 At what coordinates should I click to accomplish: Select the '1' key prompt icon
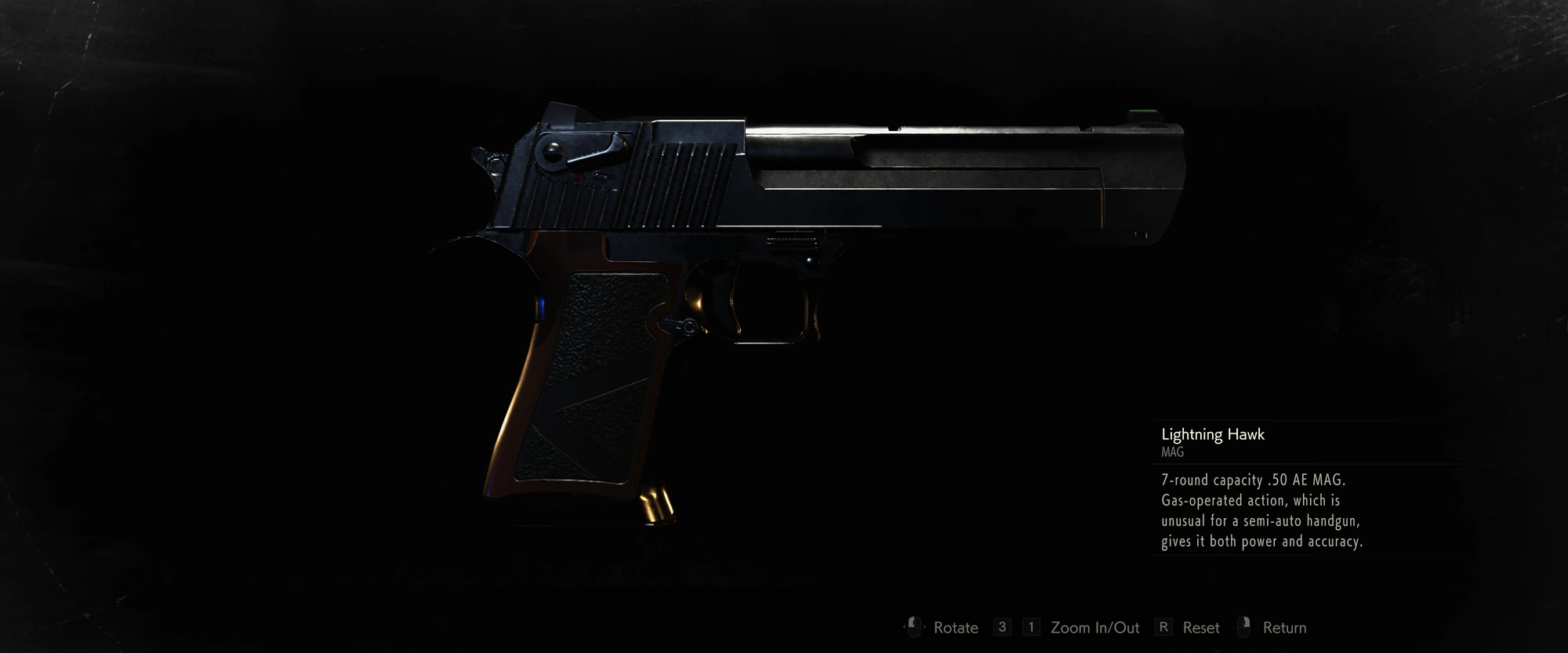pos(1029,627)
